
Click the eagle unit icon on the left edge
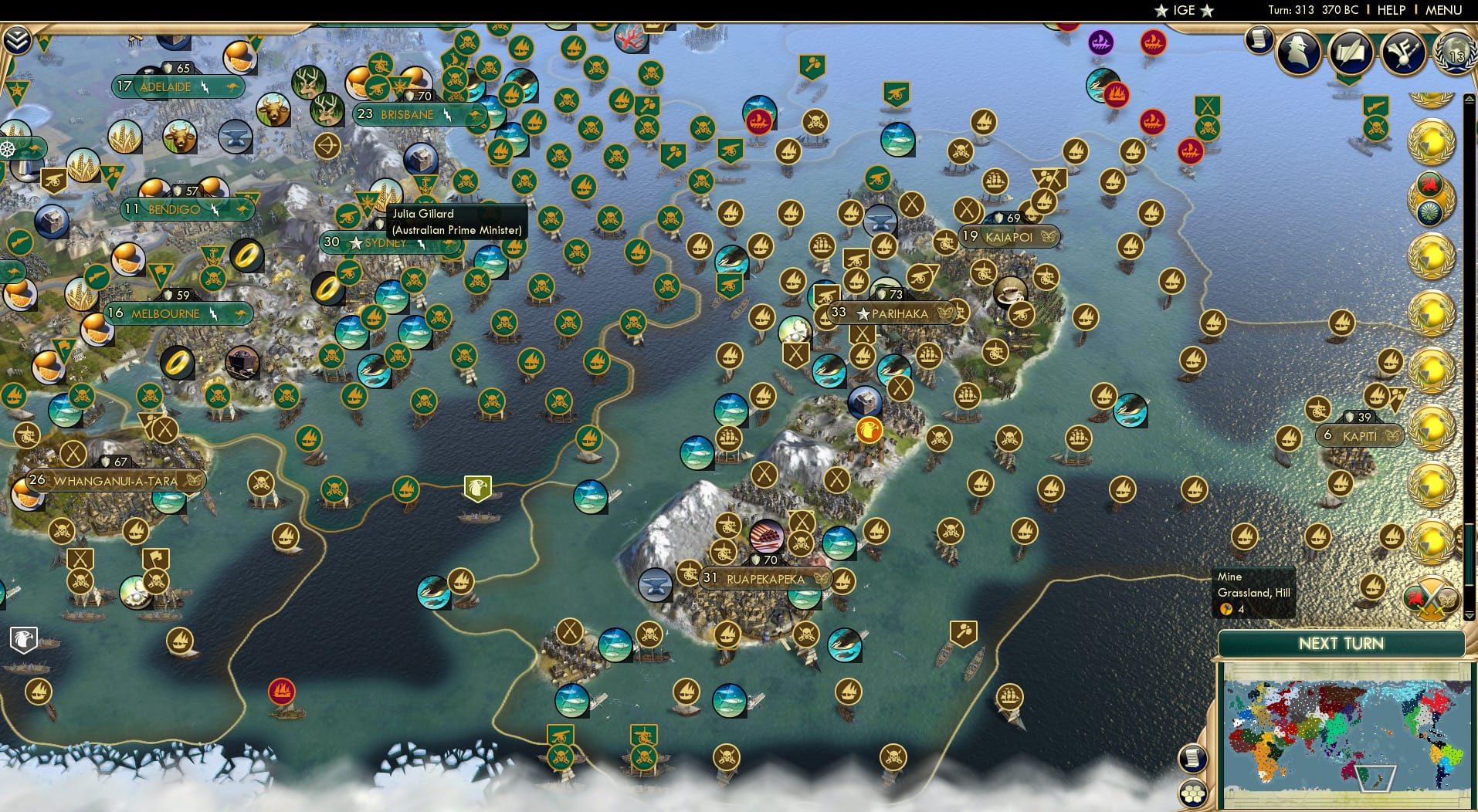(23, 641)
